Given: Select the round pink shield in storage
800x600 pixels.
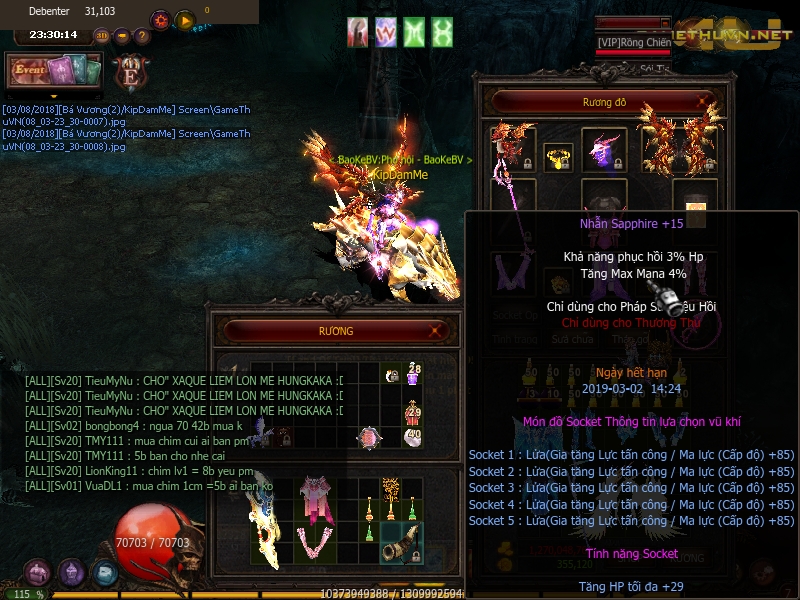Looking at the screenshot, I should pos(369,437).
